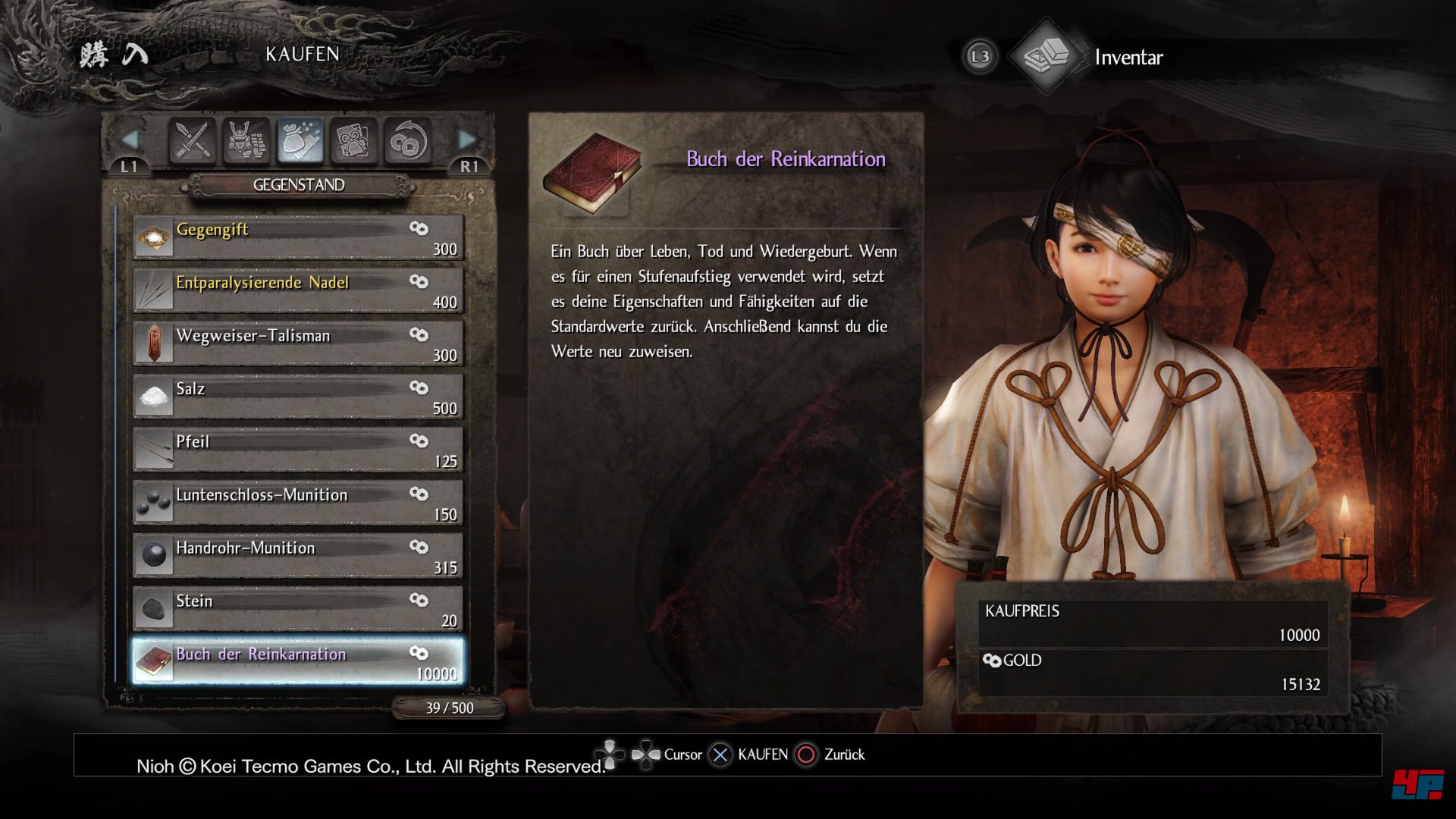The width and height of the screenshot is (1456, 819).
Task: Switch to the owl mask category tab
Action: click(x=353, y=140)
